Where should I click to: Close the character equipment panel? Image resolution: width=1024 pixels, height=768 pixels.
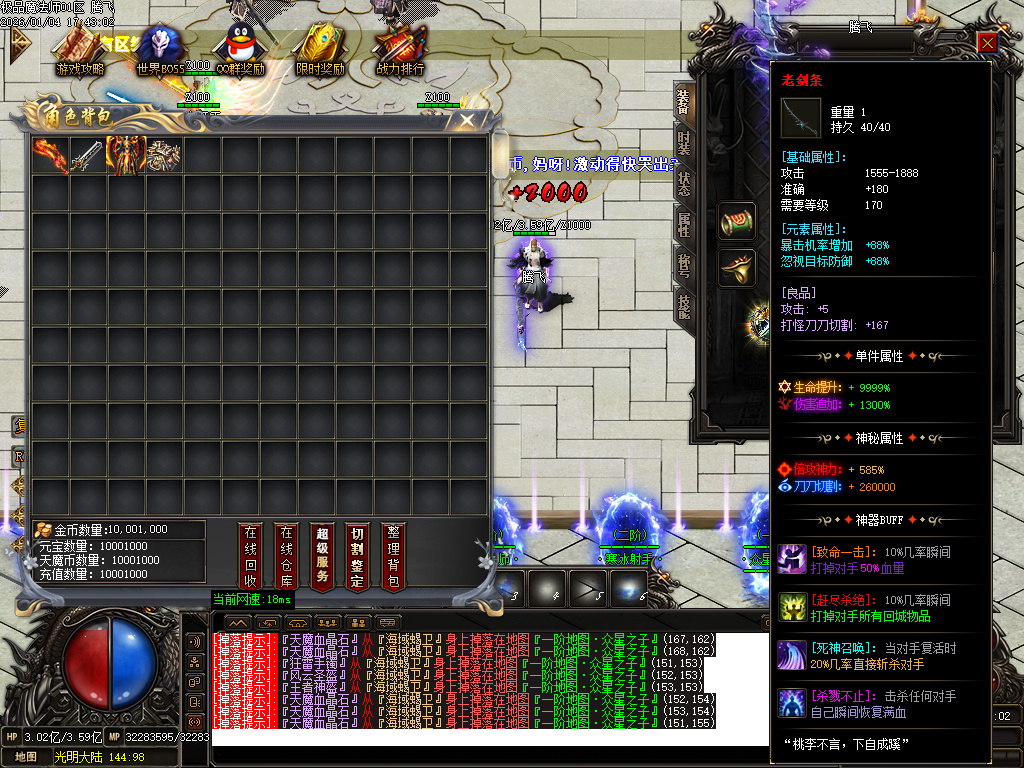[x=987, y=42]
